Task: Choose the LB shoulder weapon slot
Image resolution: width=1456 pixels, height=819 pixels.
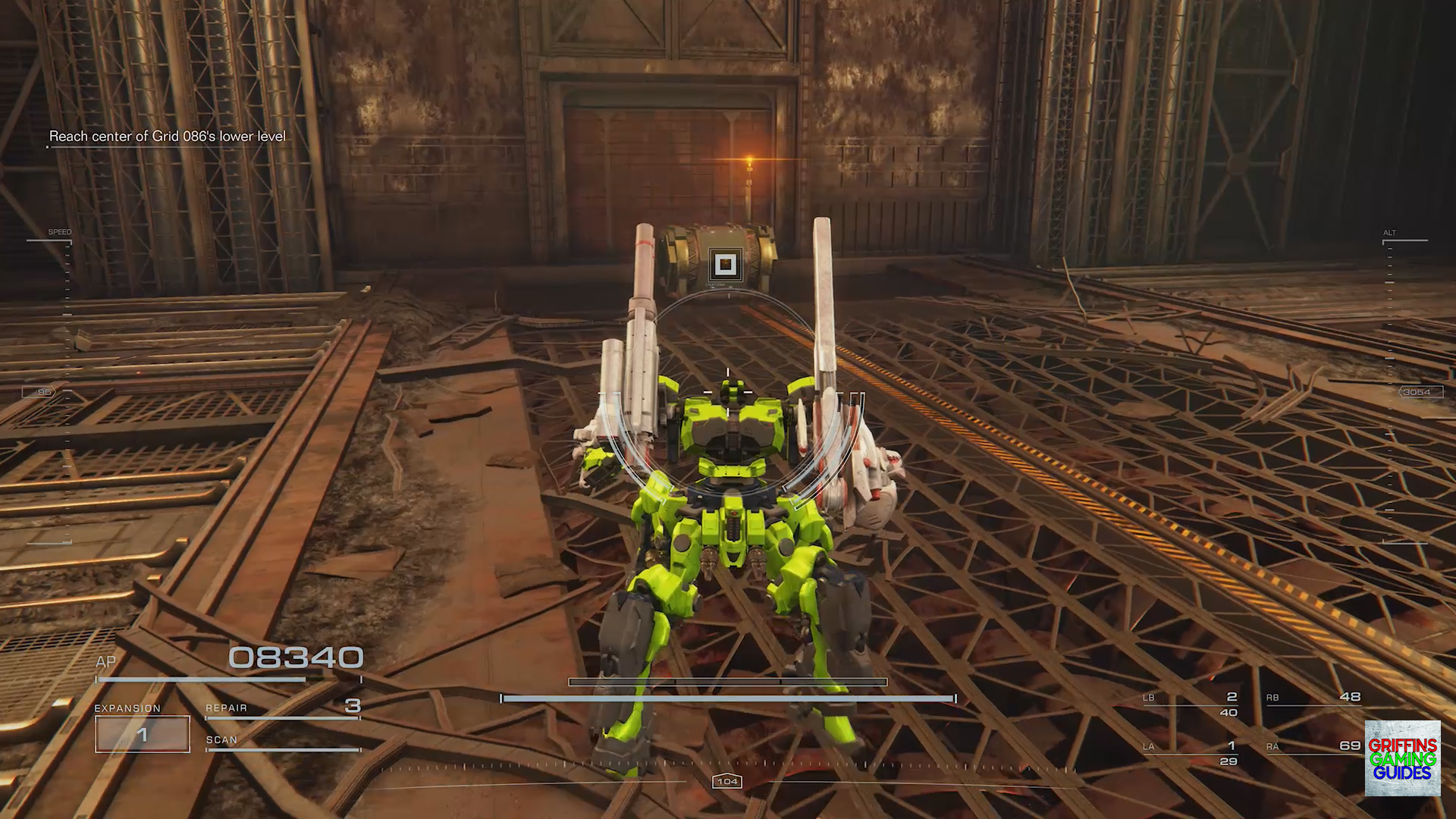Action: point(1191,703)
